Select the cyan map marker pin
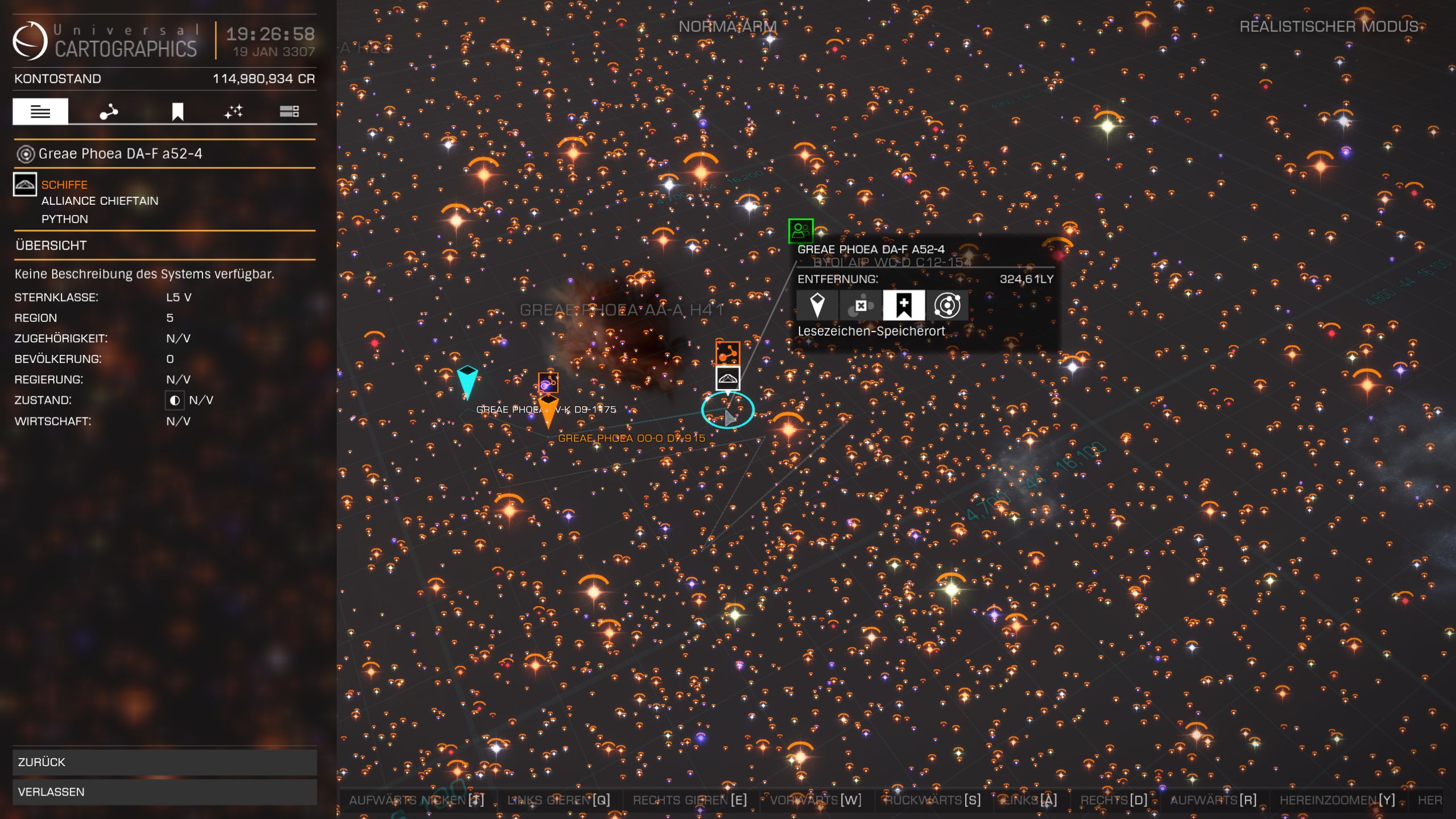This screenshot has height=819, width=1456. pyautogui.click(x=467, y=380)
